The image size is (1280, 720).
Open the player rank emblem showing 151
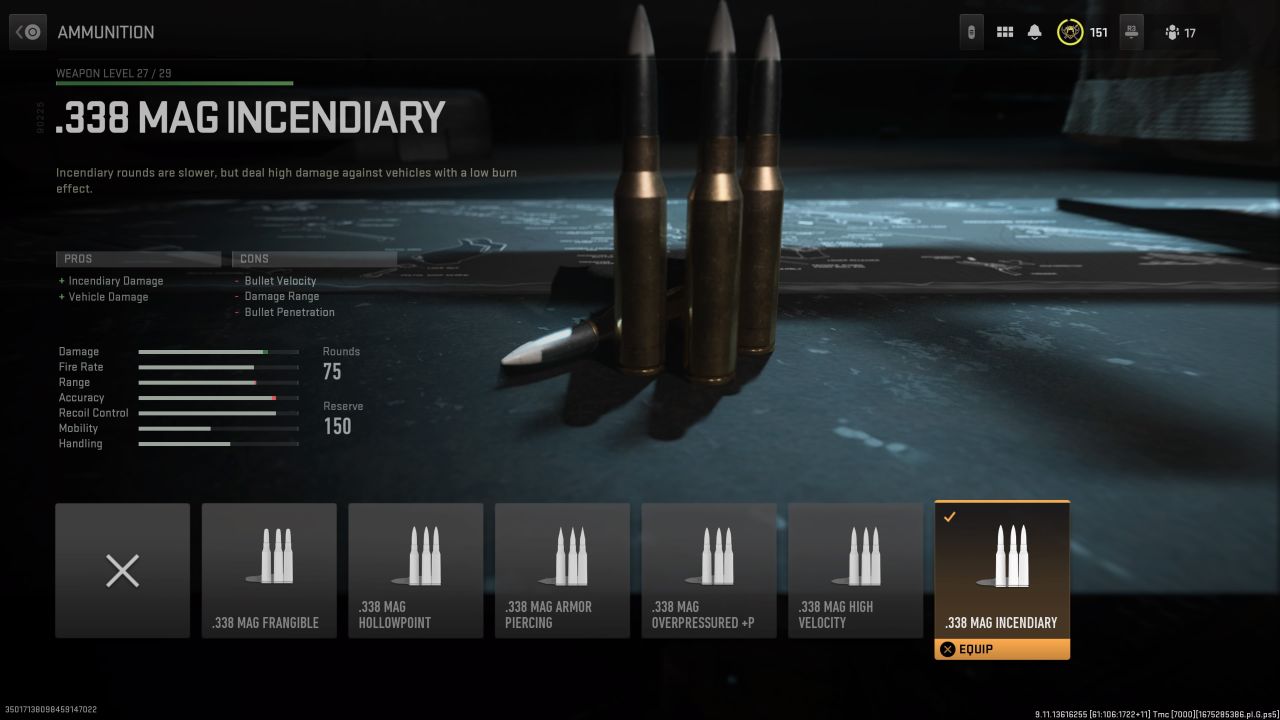1070,32
